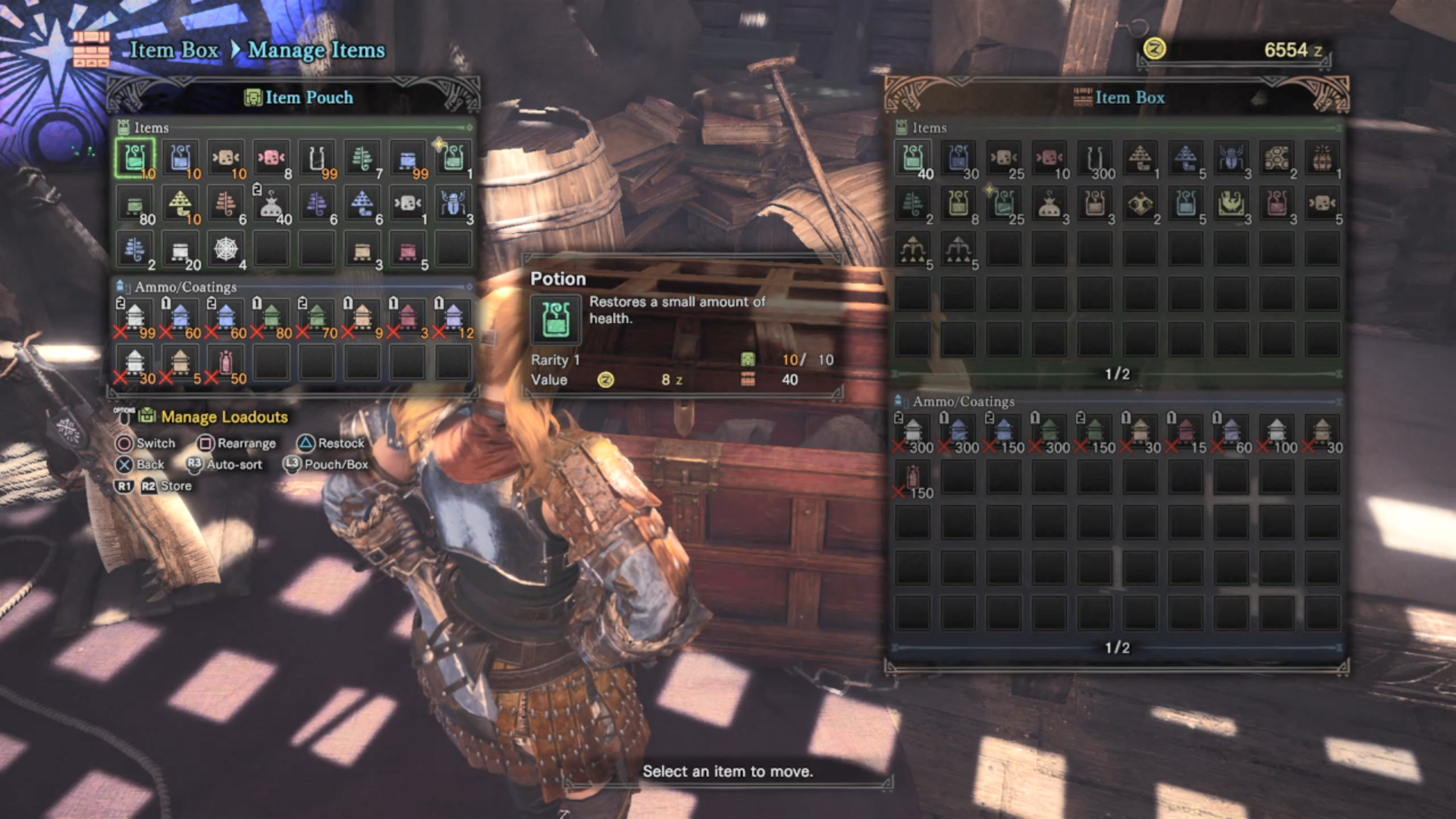
Task: Pick the blue beetle in the Item Box
Action: tap(1232, 158)
